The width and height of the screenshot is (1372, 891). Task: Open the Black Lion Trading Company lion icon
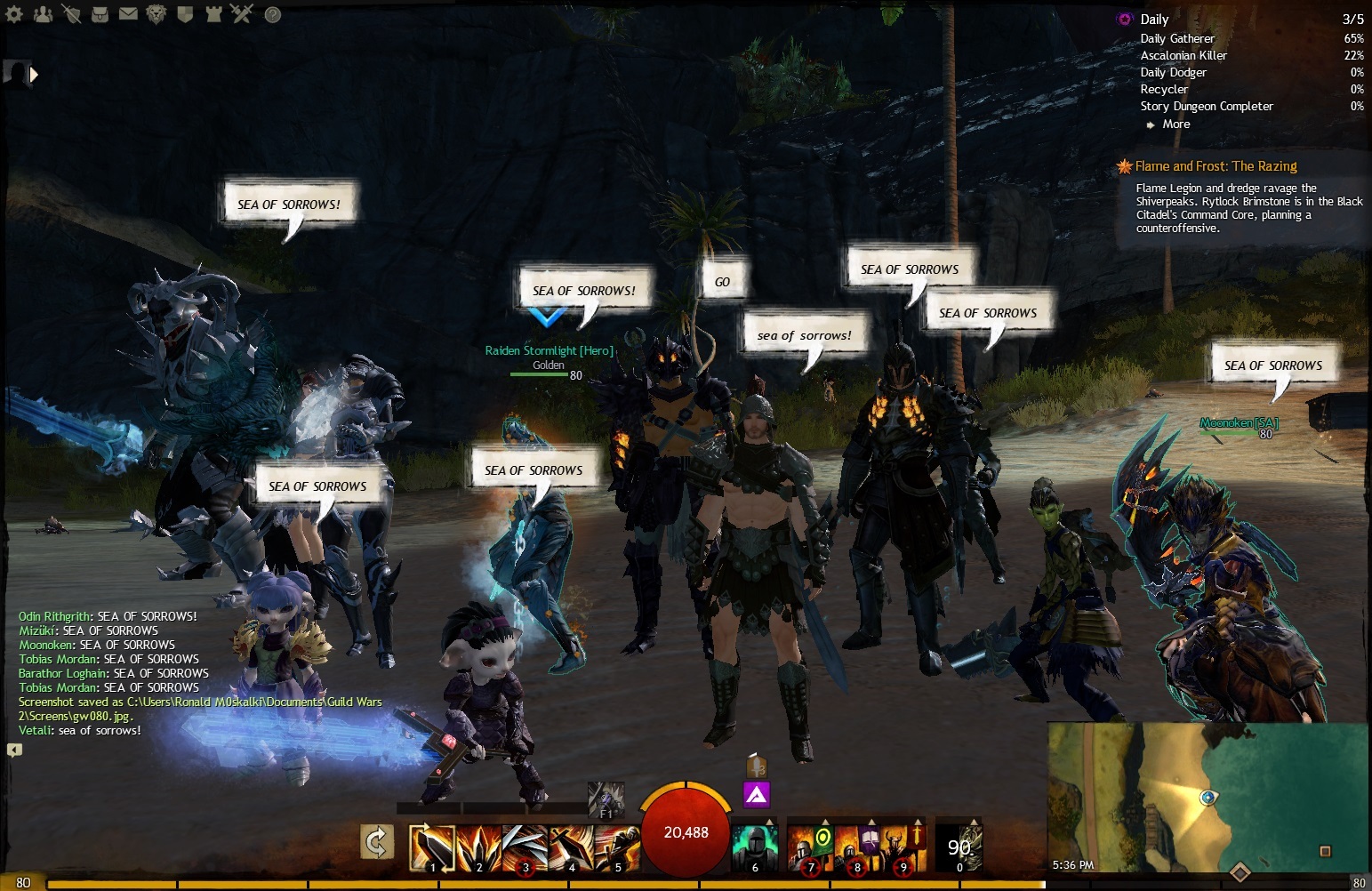pos(156,13)
